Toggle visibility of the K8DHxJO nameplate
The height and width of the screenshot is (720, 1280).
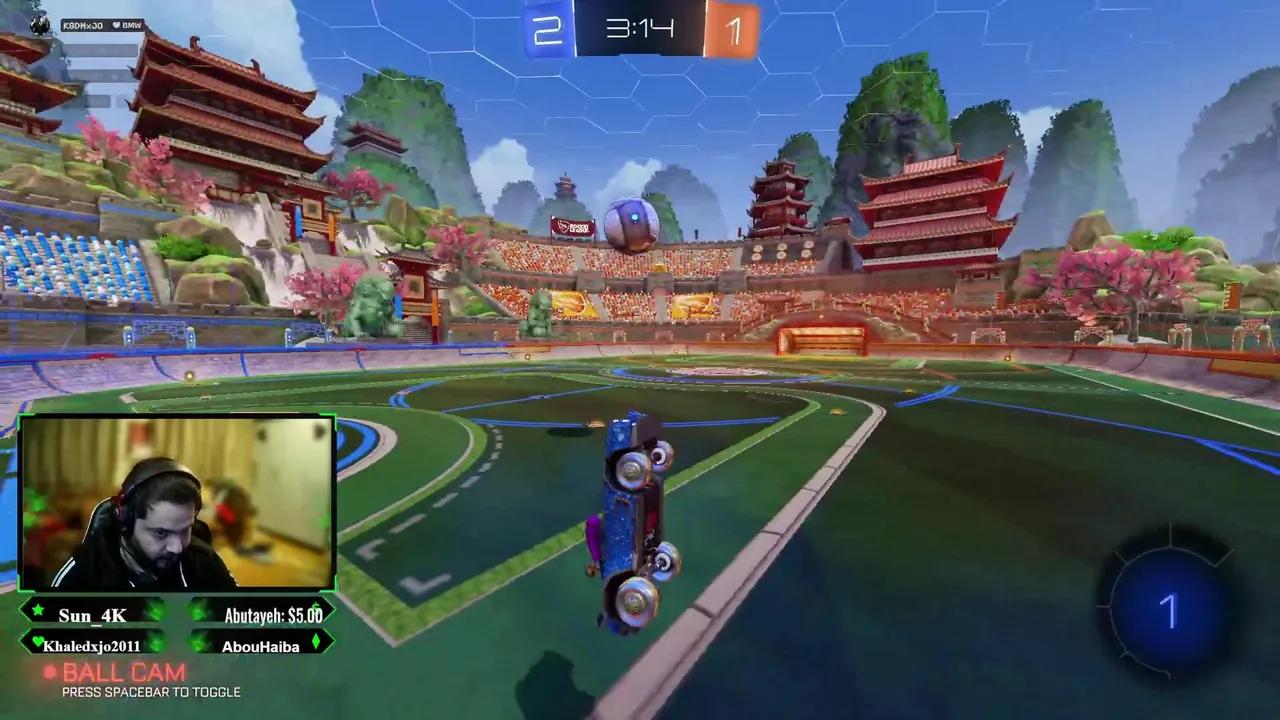coord(102,25)
